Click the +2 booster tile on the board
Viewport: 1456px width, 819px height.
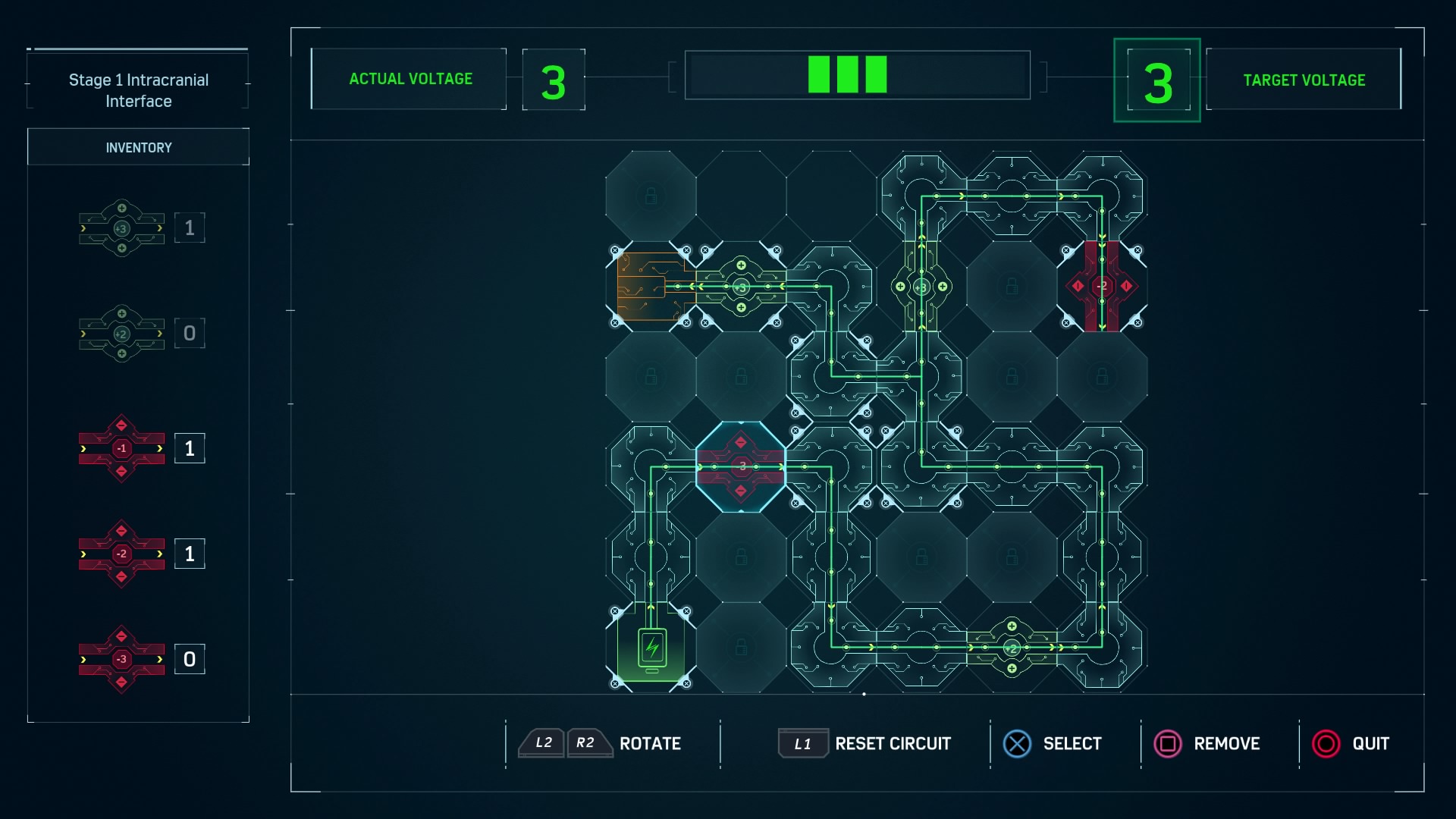[1012, 648]
